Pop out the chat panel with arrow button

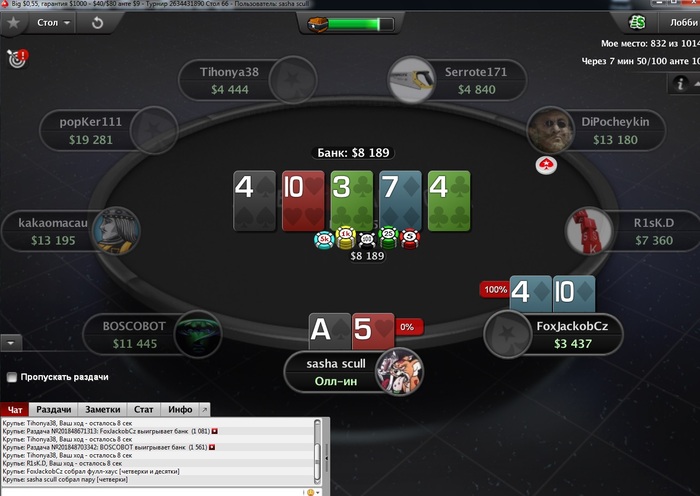pyautogui.click(x=205, y=409)
